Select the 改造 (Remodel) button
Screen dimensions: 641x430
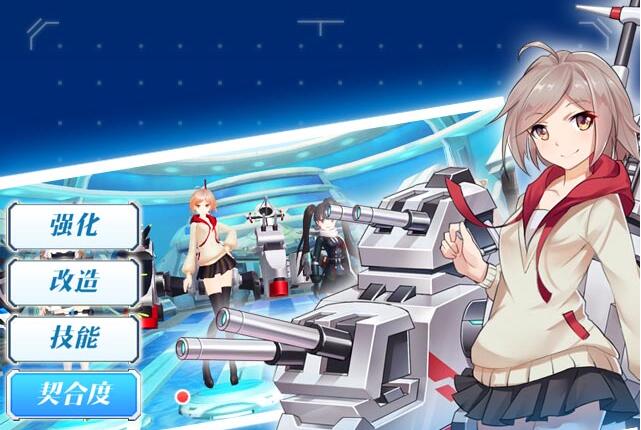click(x=73, y=283)
